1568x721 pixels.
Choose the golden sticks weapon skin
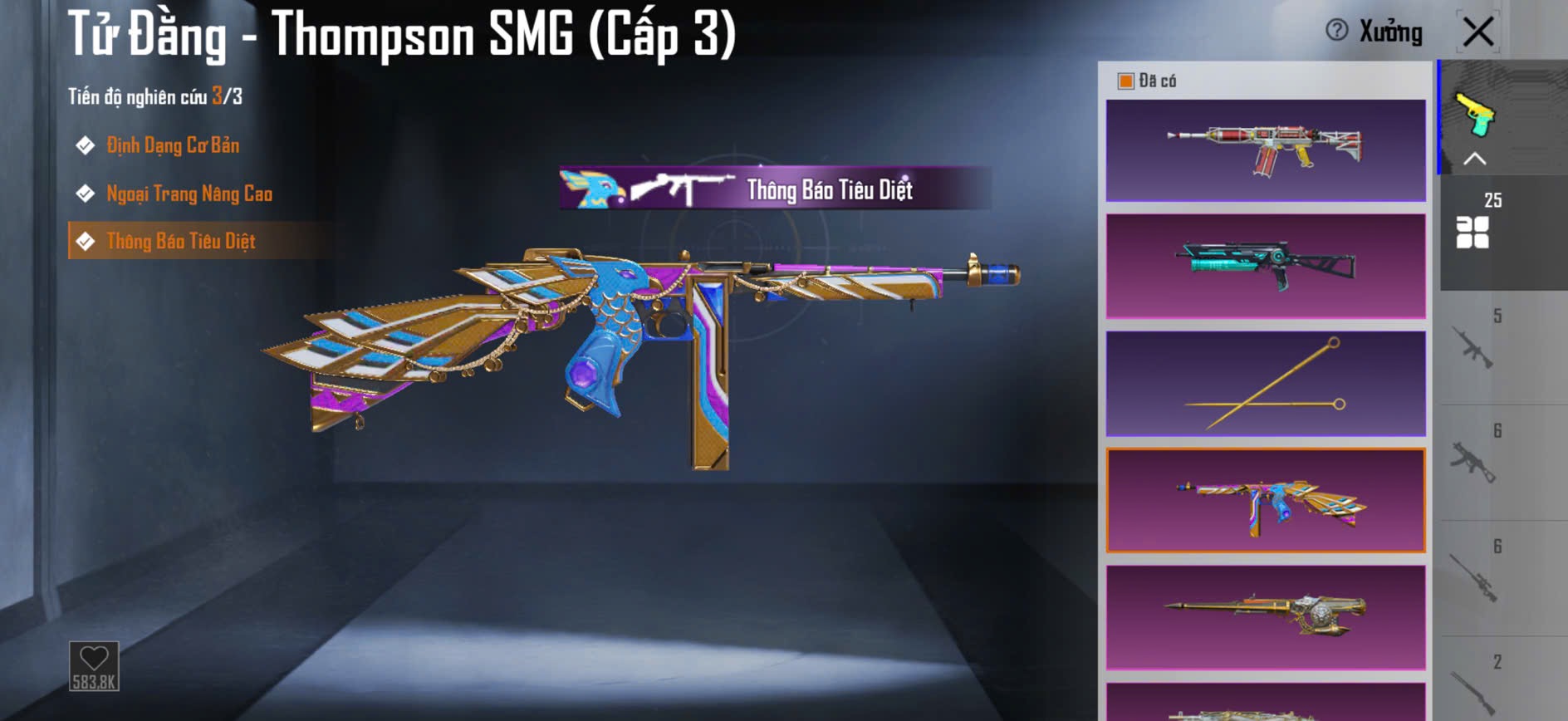[1266, 384]
